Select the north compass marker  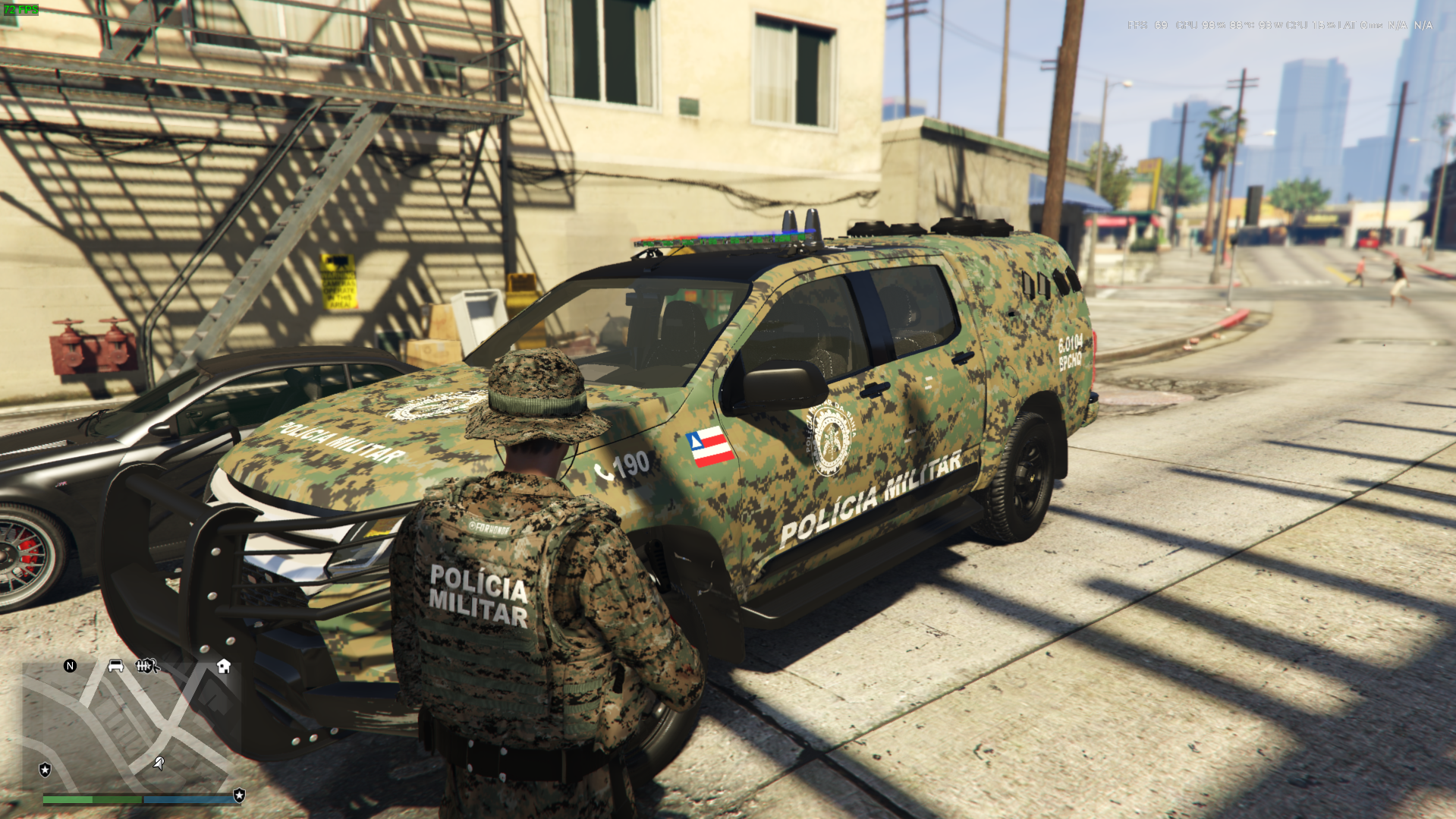[70, 666]
